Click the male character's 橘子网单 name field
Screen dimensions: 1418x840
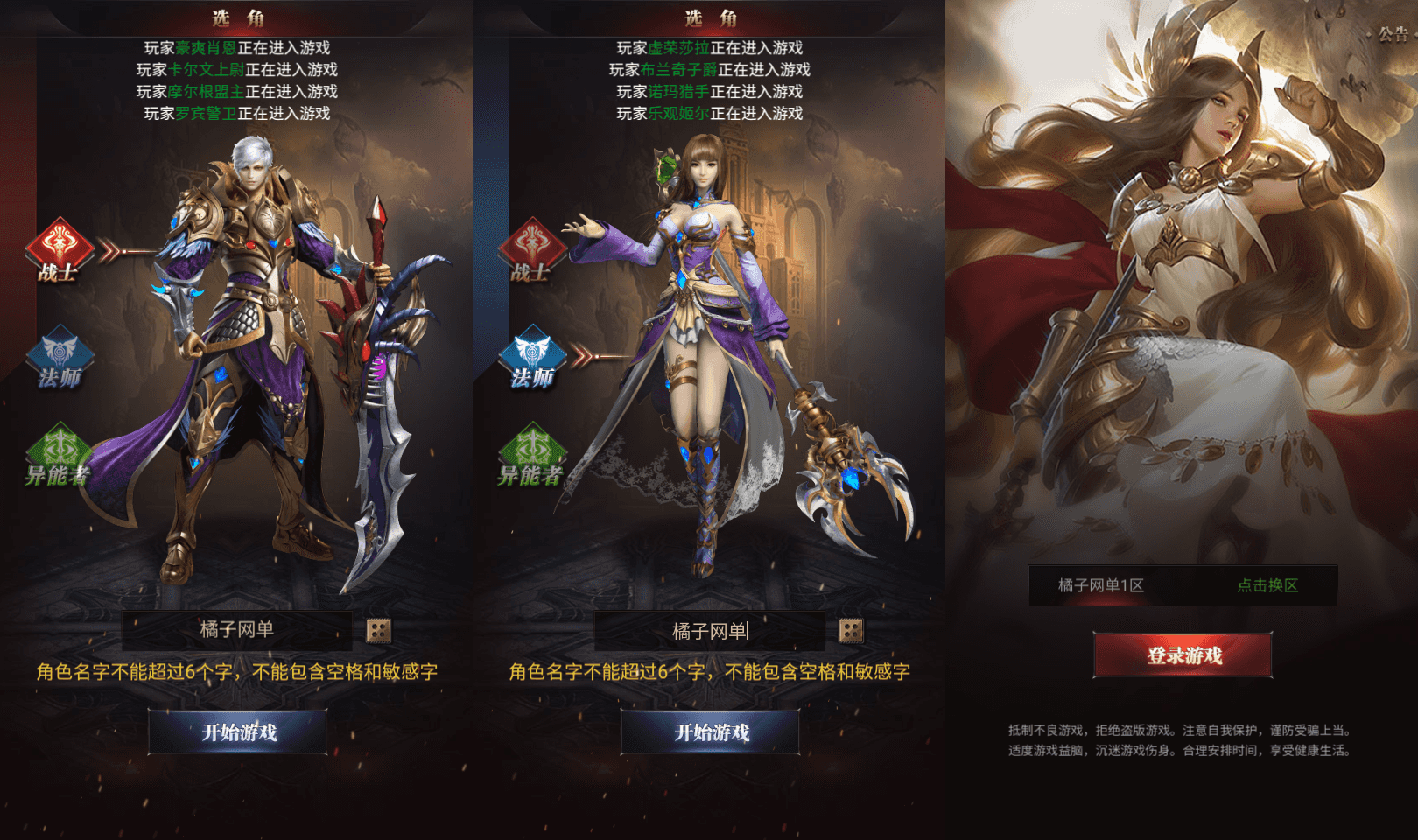(236, 628)
